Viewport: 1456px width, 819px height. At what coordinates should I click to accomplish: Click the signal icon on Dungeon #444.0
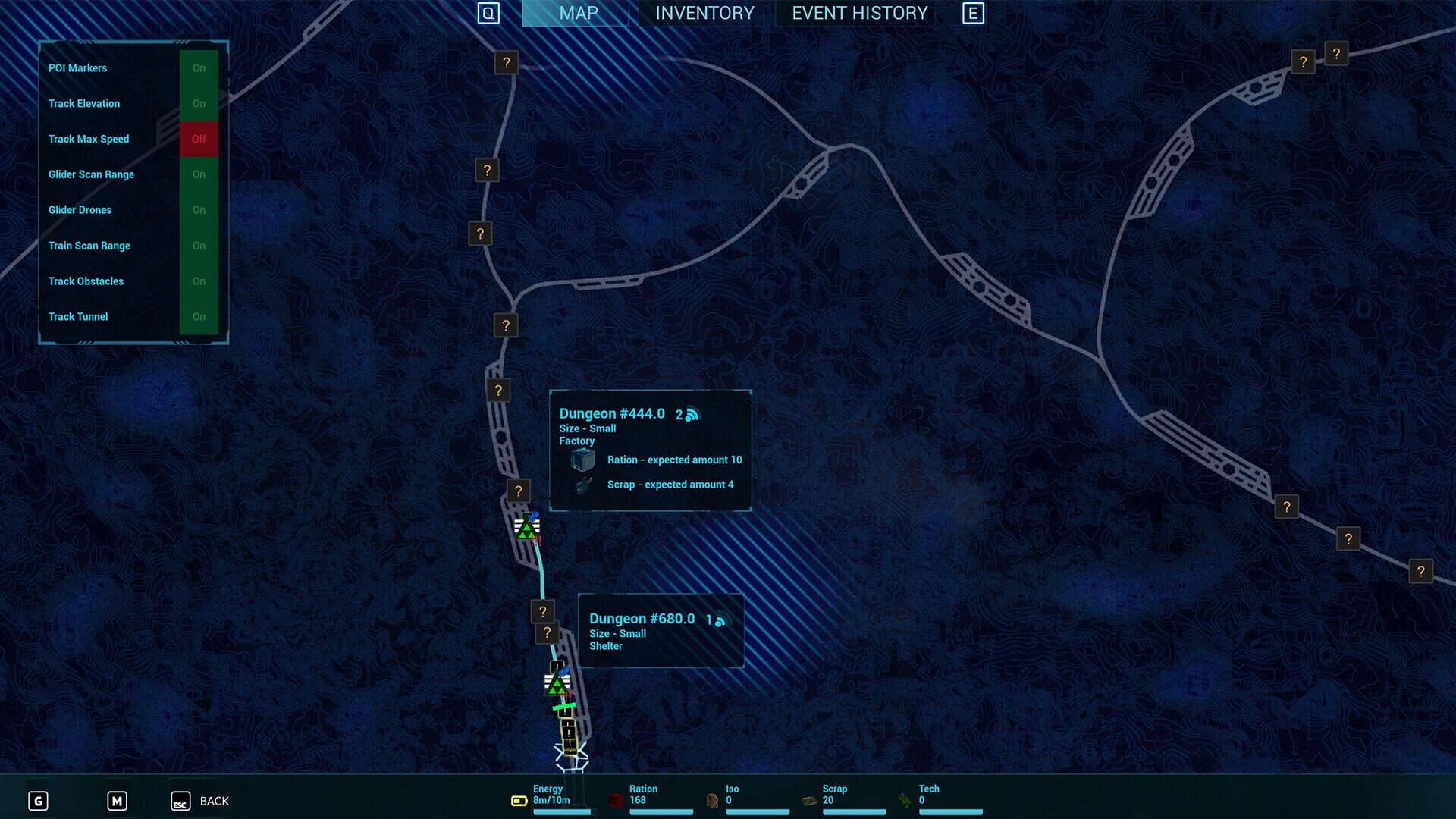coord(693,414)
